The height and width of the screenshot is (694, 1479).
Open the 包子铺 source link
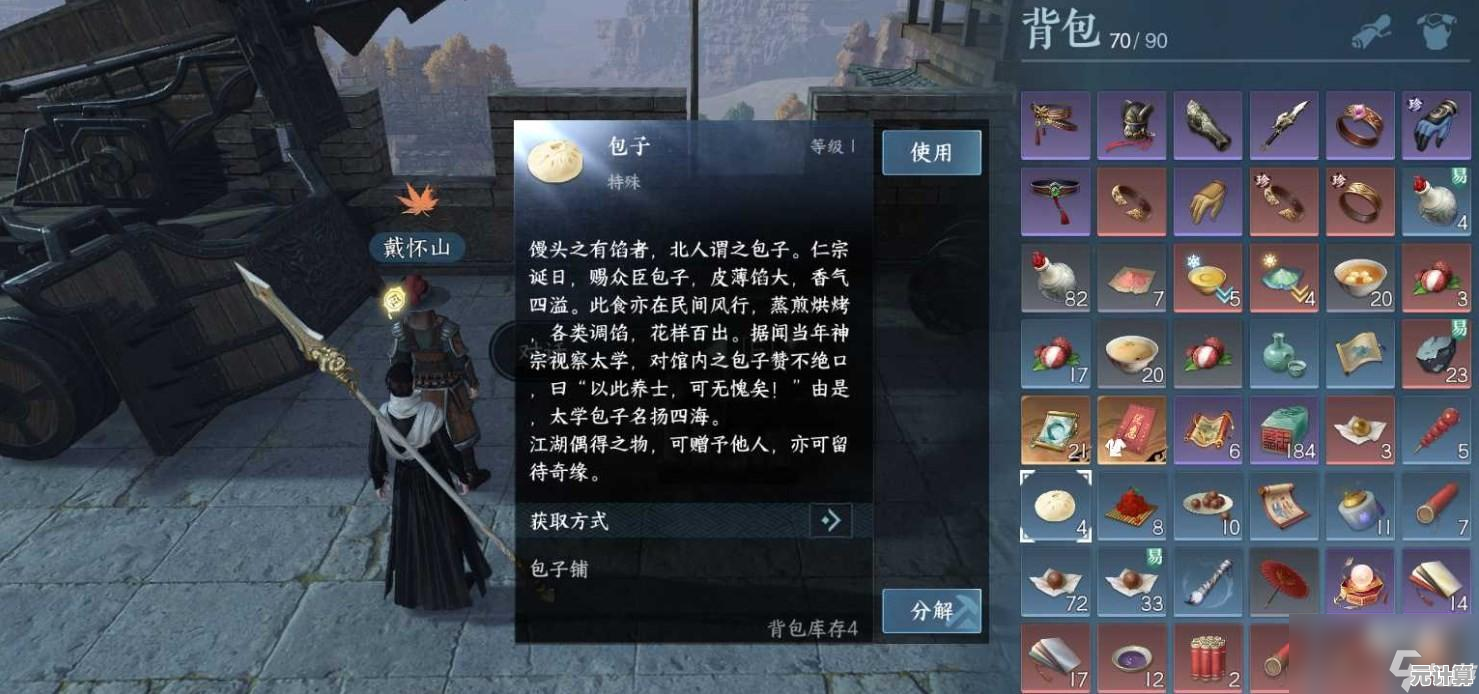coord(560,569)
